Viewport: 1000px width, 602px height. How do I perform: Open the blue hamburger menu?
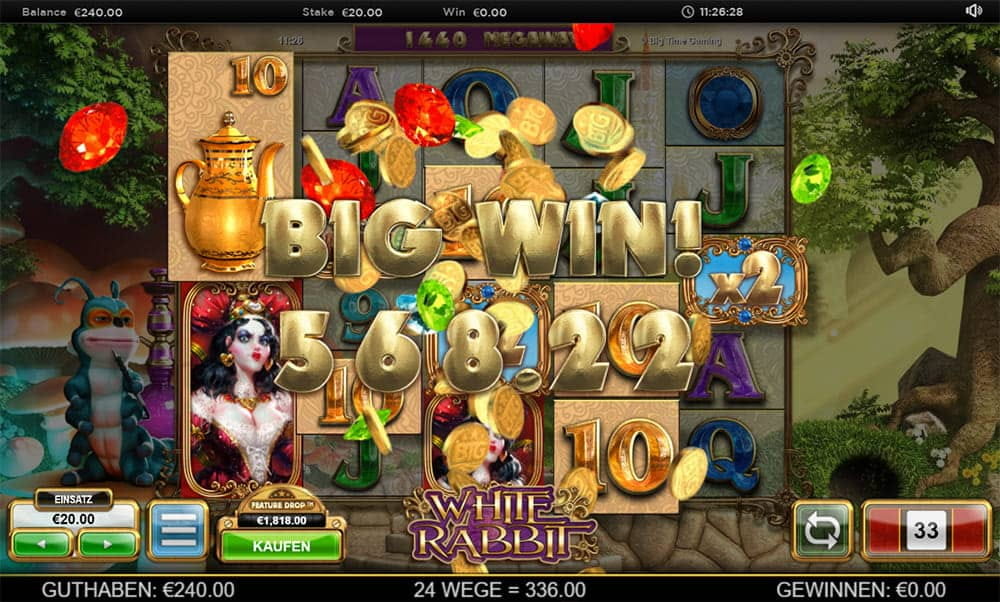pos(177,530)
